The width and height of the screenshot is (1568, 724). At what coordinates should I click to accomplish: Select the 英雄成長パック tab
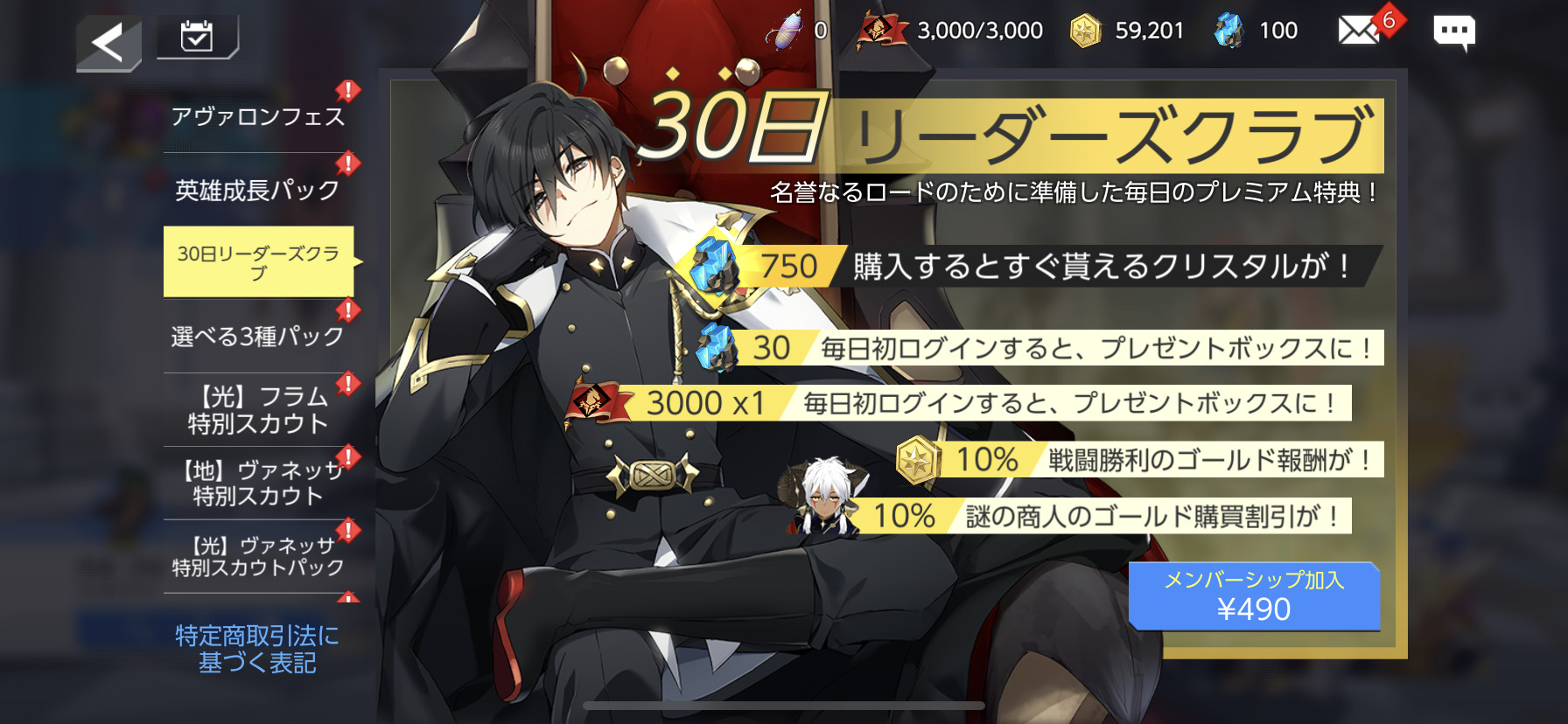tap(258, 190)
